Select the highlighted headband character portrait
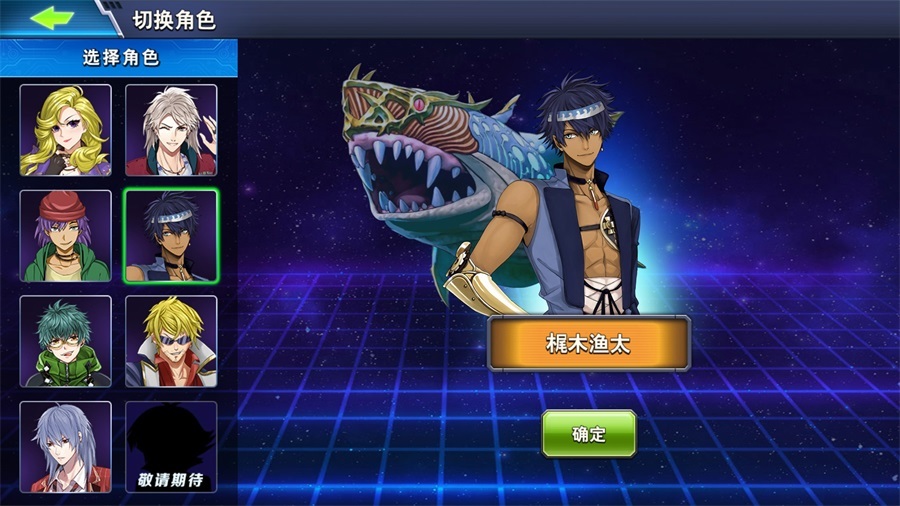 coord(171,236)
